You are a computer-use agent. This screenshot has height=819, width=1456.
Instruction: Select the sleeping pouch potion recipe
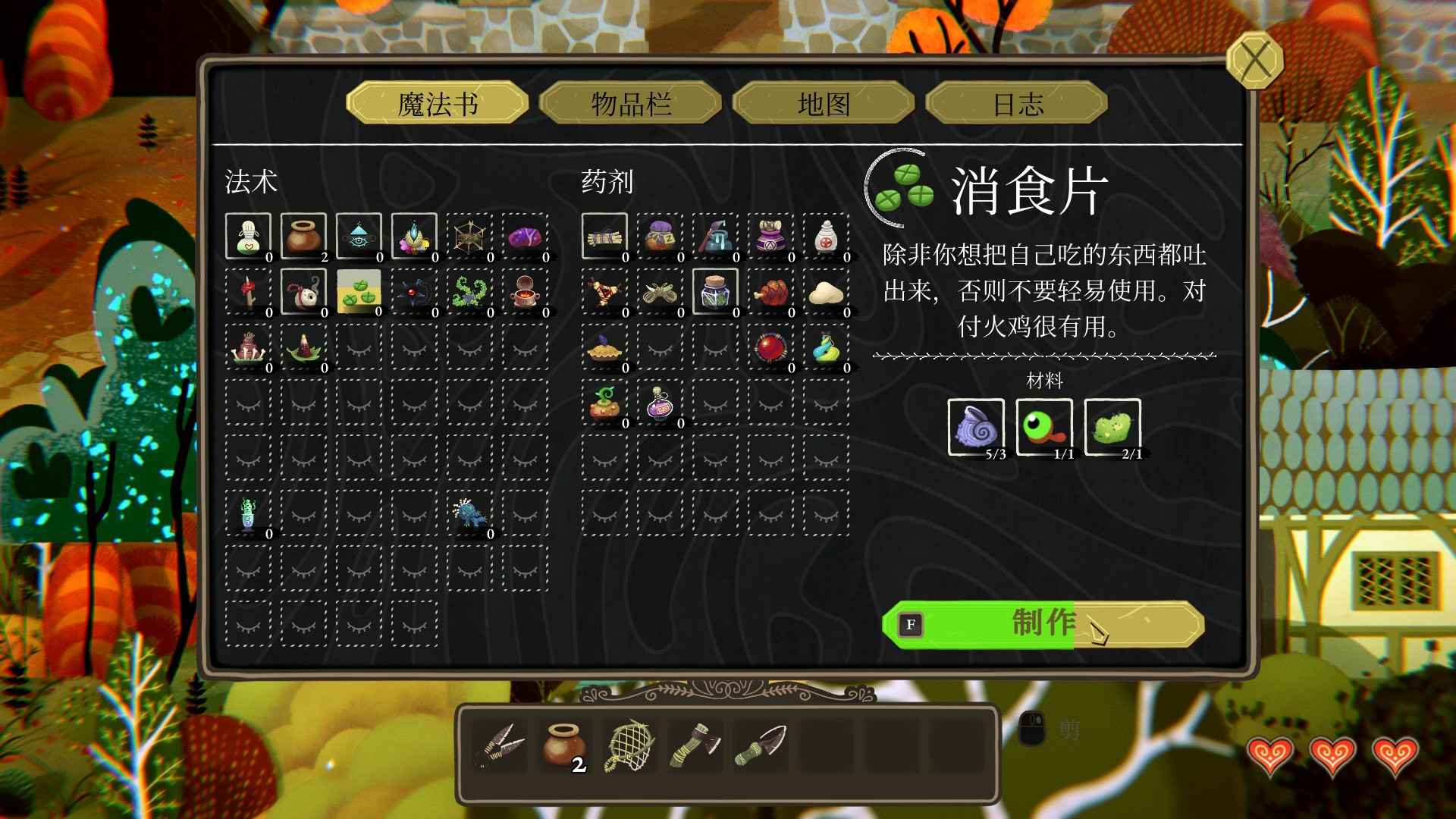(x=659, y=237)
